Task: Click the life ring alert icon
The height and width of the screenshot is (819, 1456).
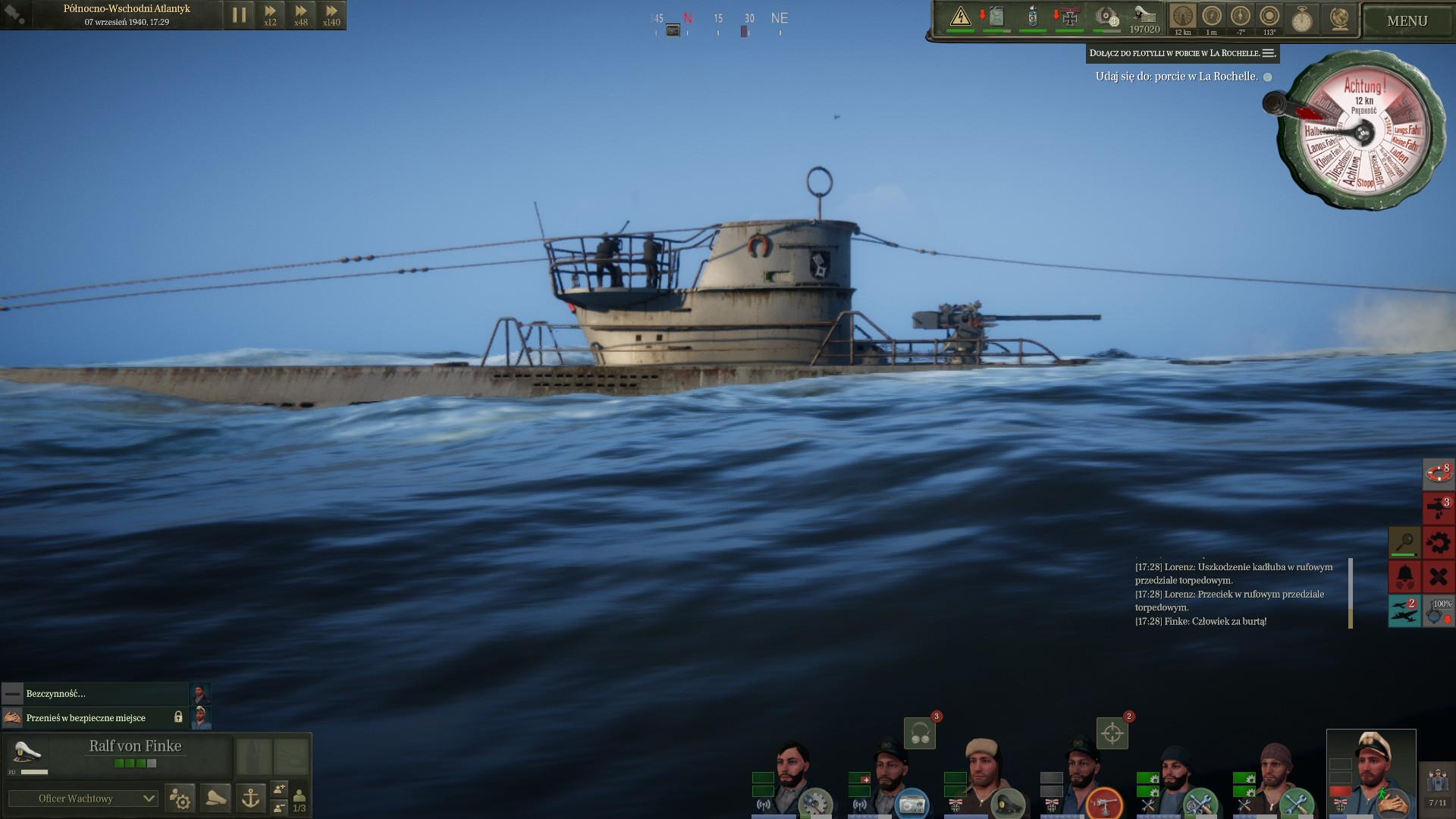Action: click(x=1438, y=473)
